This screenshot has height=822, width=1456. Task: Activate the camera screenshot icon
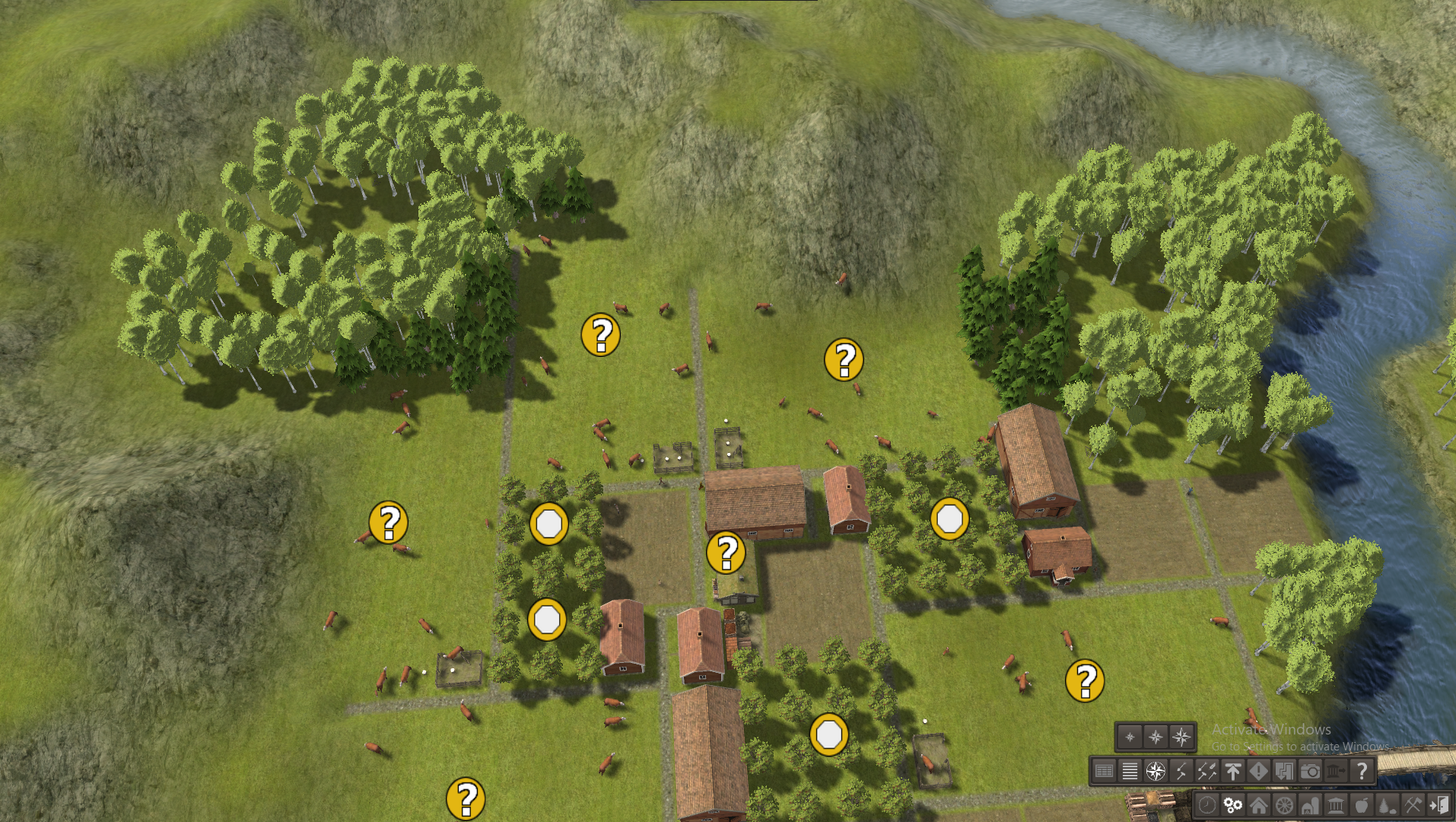pos(1310,772)
